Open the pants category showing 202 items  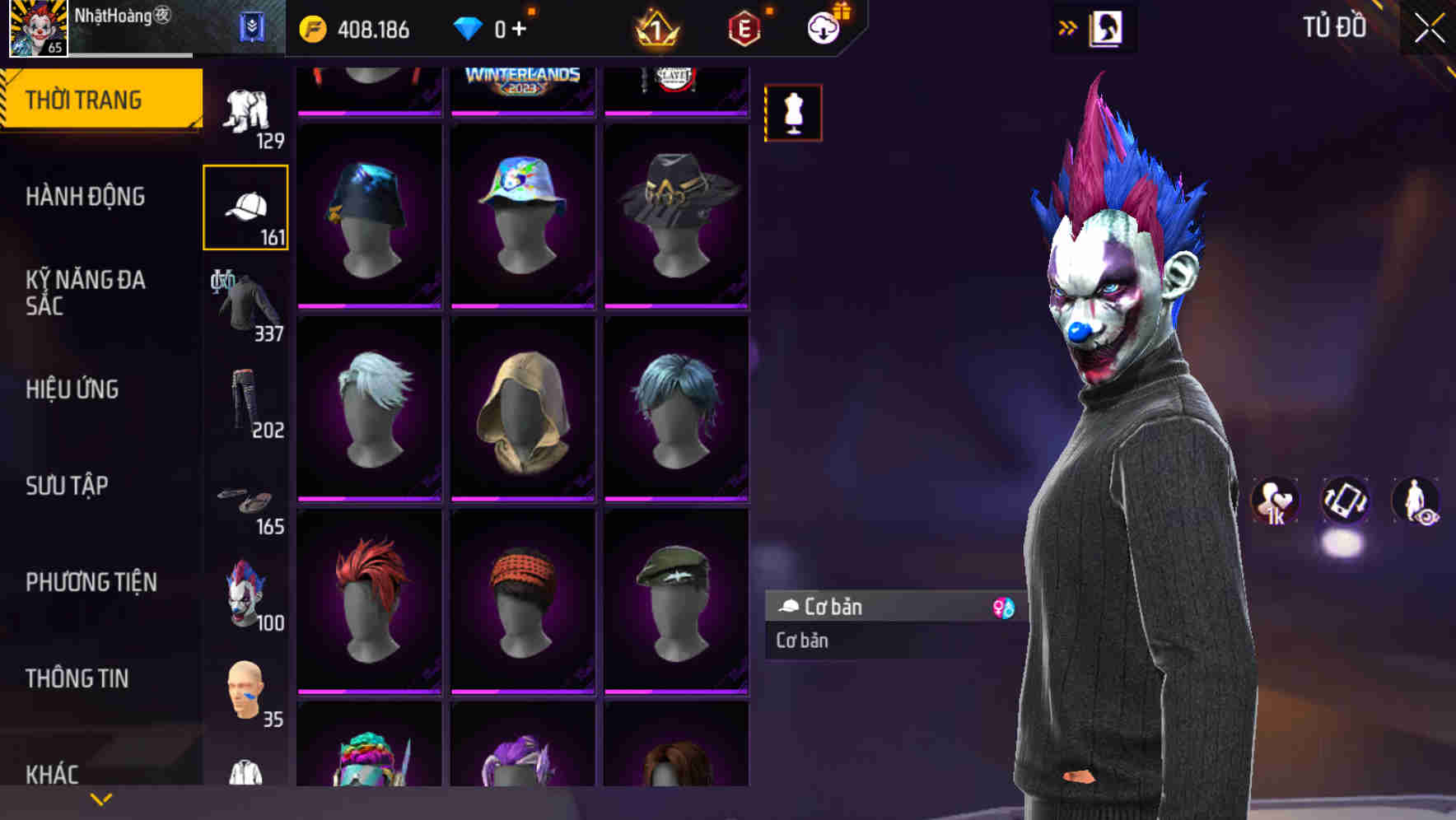point(245,403)
